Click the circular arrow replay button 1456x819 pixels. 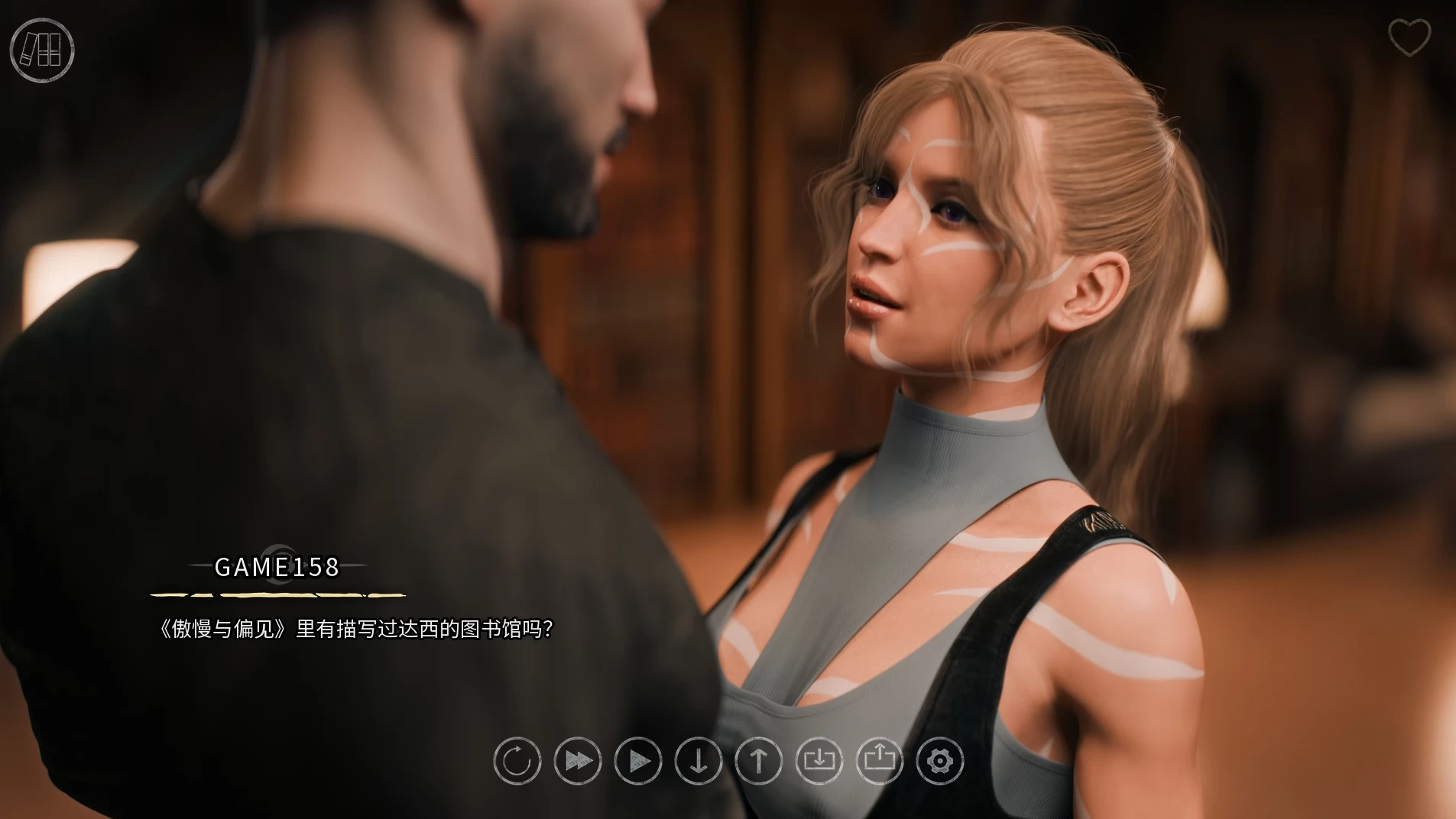coord(517,761)
